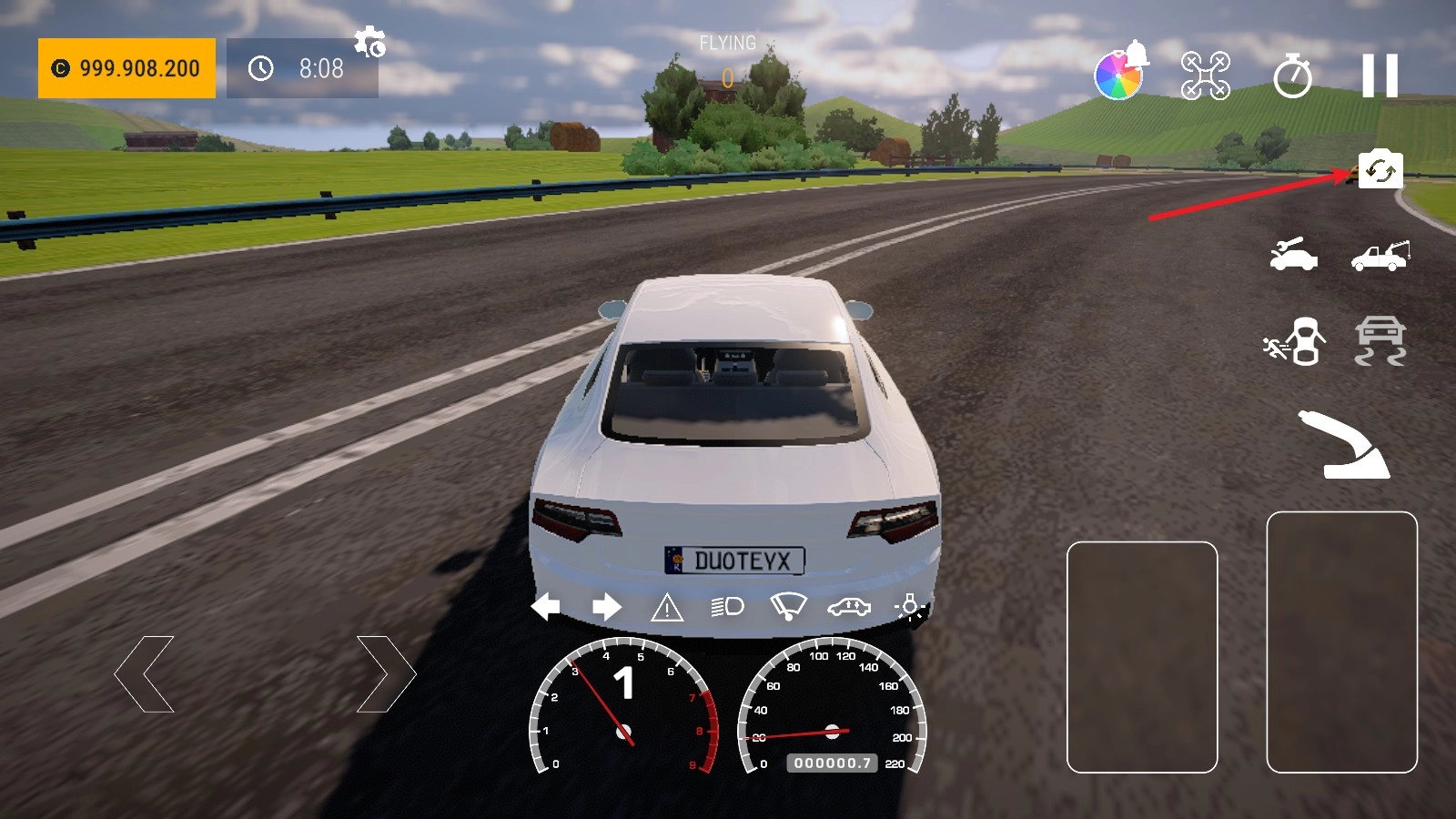This screenshot has width=1456, height=819.
Task: Open the stopwatch timer
Action: [x=1292, y=76]
